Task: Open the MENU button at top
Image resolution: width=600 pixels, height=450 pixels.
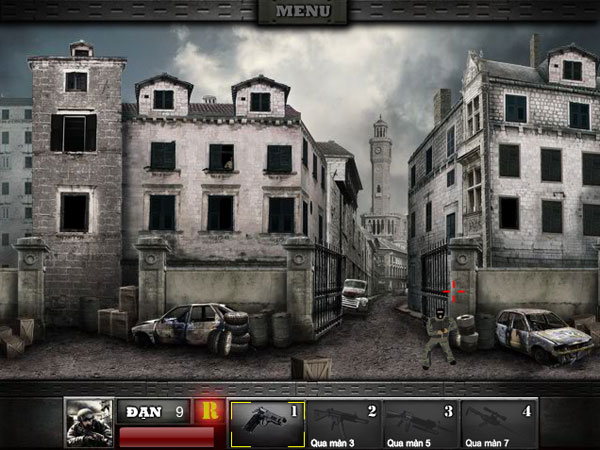Action: (302, 12)
